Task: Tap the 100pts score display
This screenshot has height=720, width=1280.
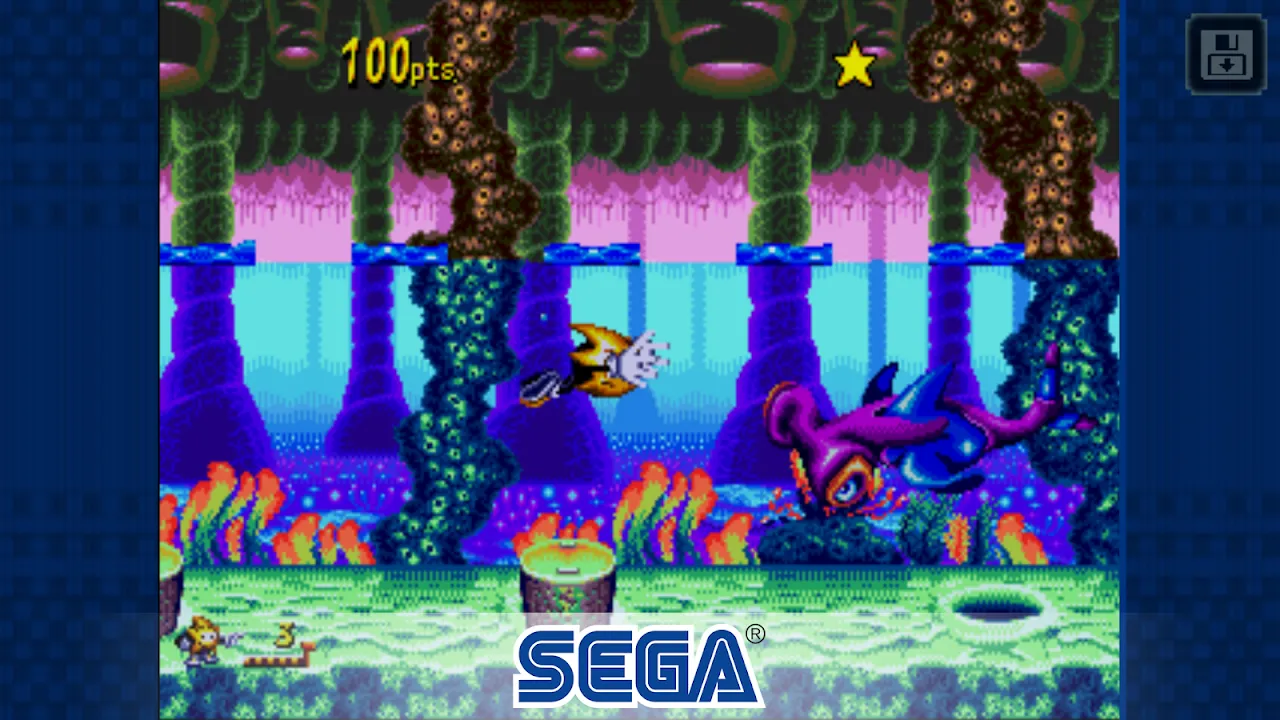Action: (396, 62)
